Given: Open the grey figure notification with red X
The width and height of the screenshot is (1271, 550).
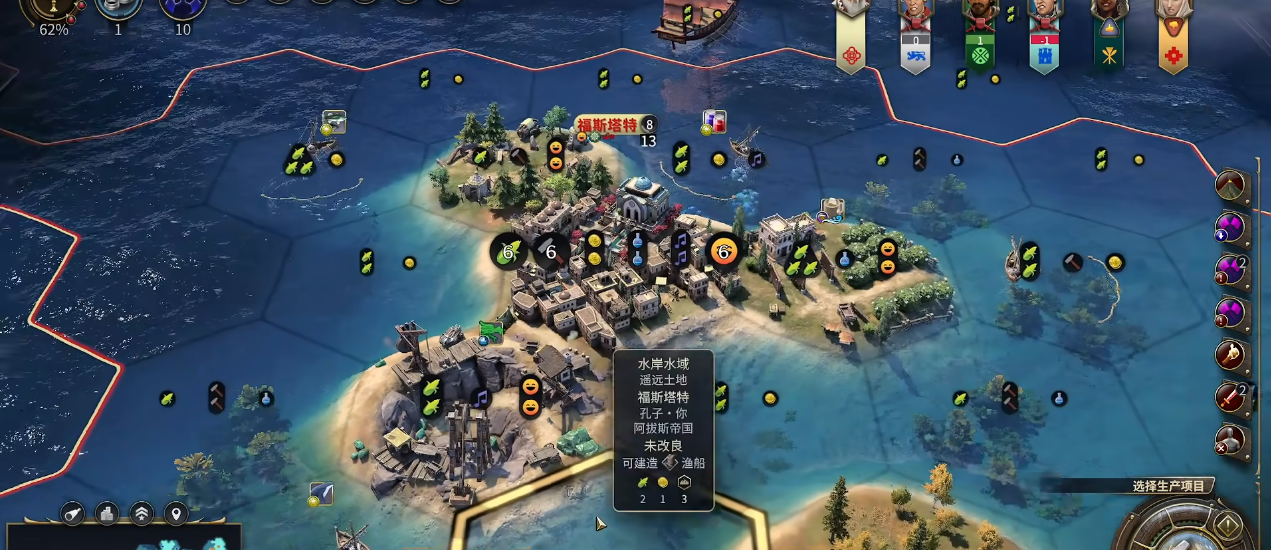Looking at the screenshot, I should coord(1231,440).
